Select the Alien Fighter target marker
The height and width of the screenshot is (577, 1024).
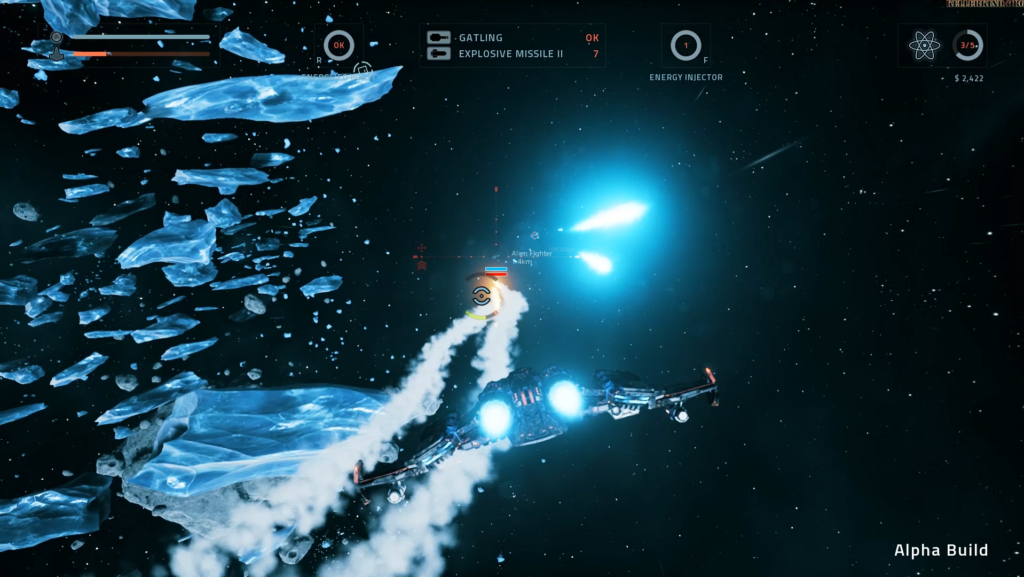point(496,270)
